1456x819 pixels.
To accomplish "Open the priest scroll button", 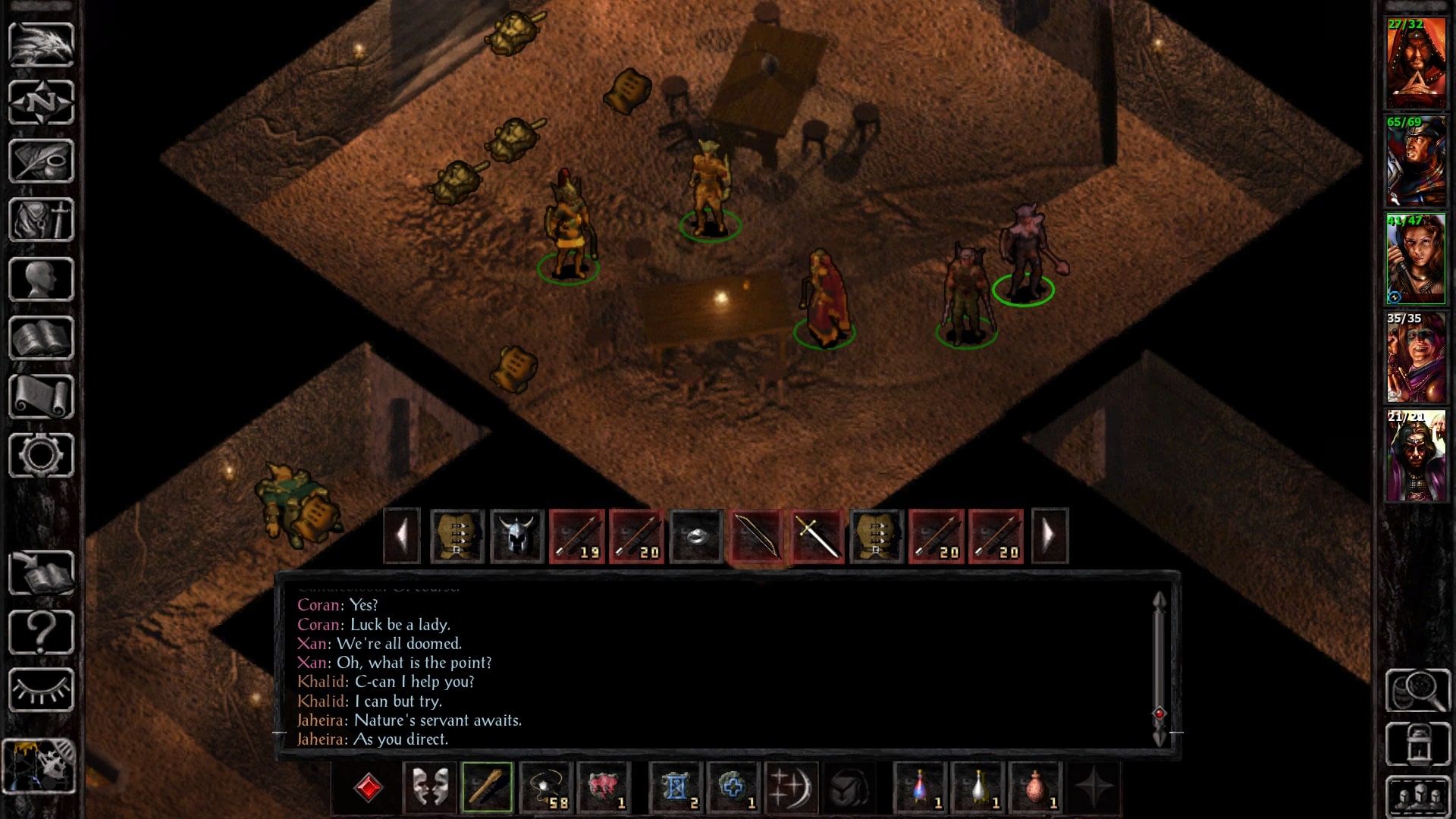I will (41, 397).
